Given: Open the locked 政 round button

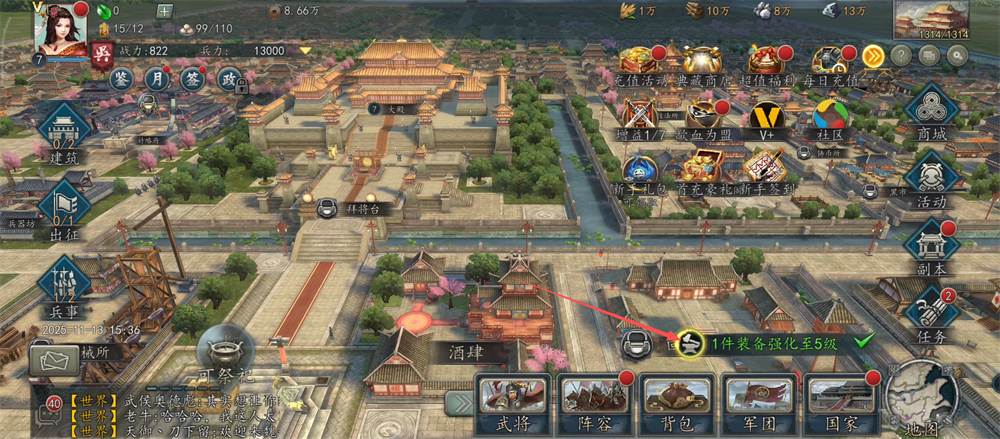Looking at the screenshot, I should tap(228, 79).
